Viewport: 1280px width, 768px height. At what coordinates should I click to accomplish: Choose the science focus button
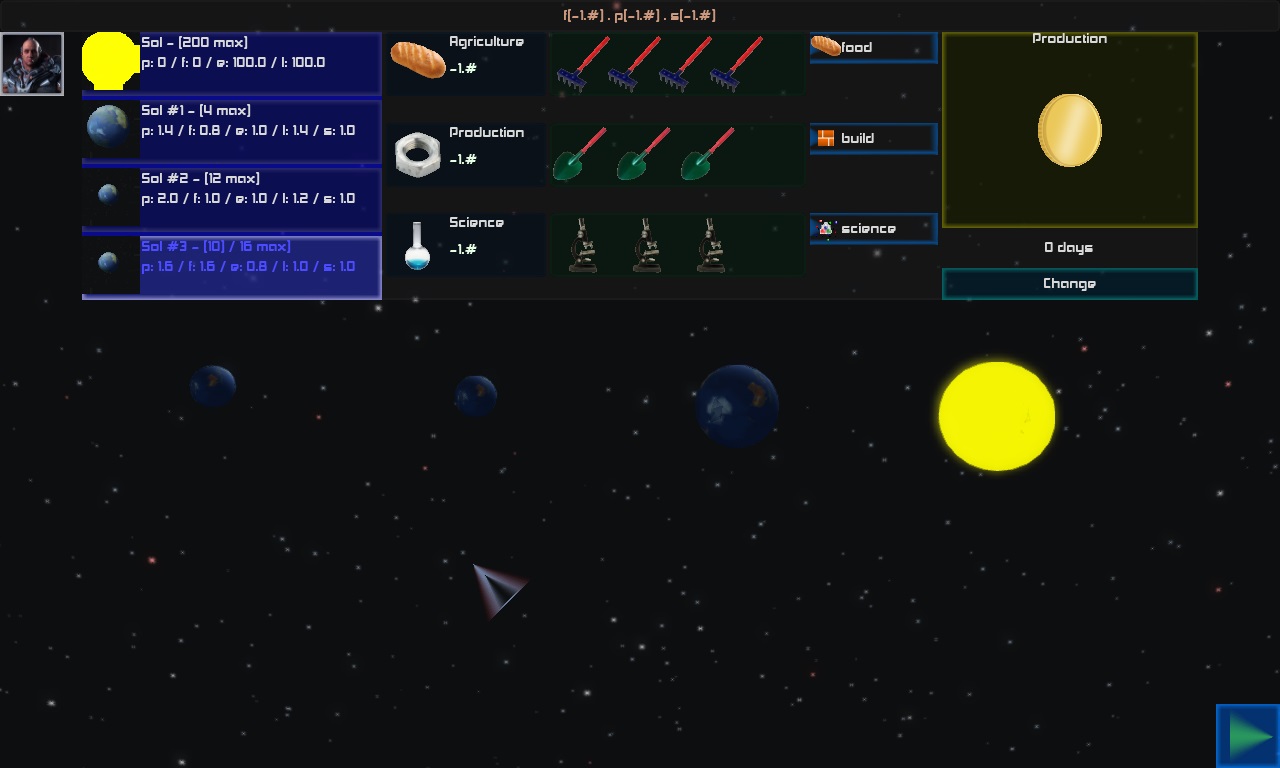coord(873,229)
